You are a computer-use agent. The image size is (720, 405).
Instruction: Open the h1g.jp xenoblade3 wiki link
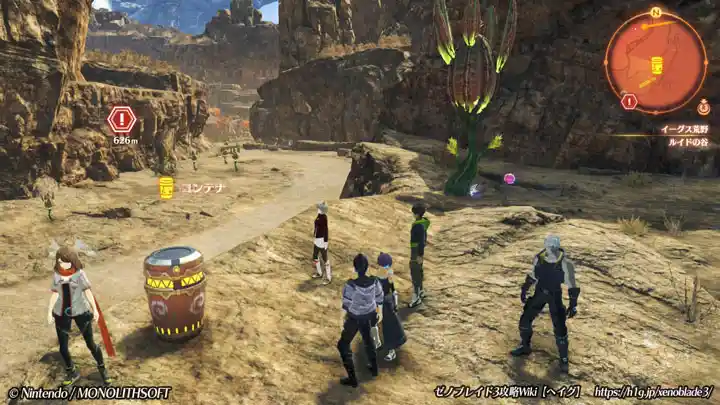pos(653,392)
